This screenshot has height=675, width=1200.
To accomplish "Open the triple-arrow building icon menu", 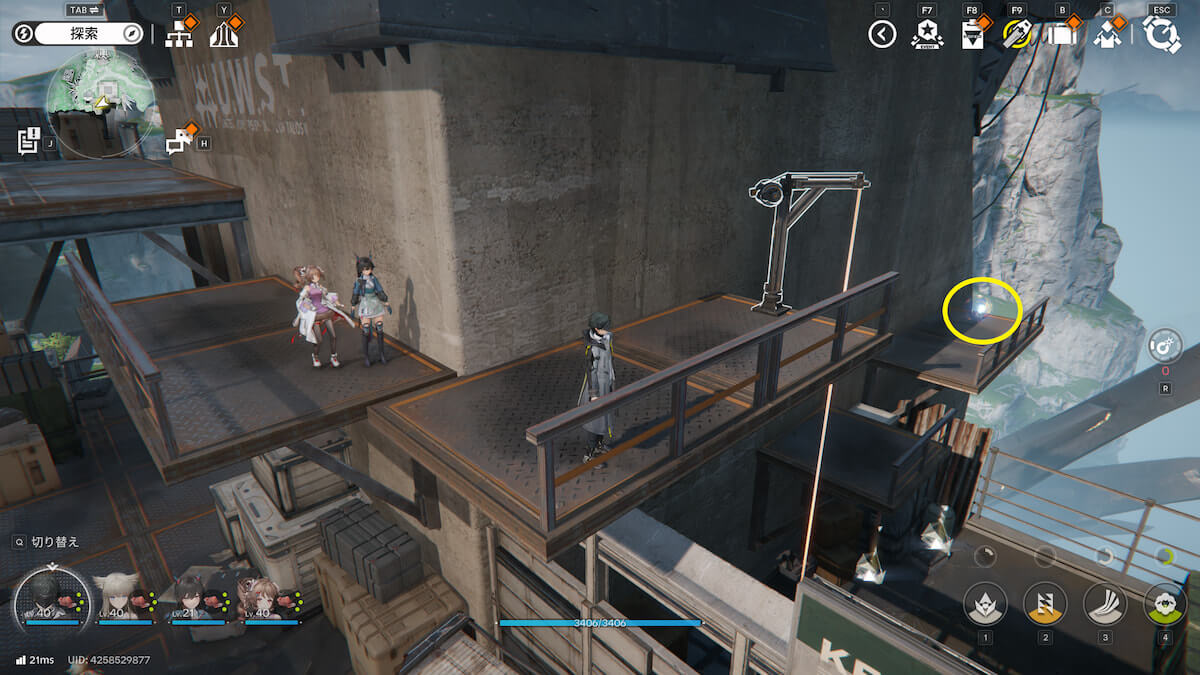I will point(224,36).
